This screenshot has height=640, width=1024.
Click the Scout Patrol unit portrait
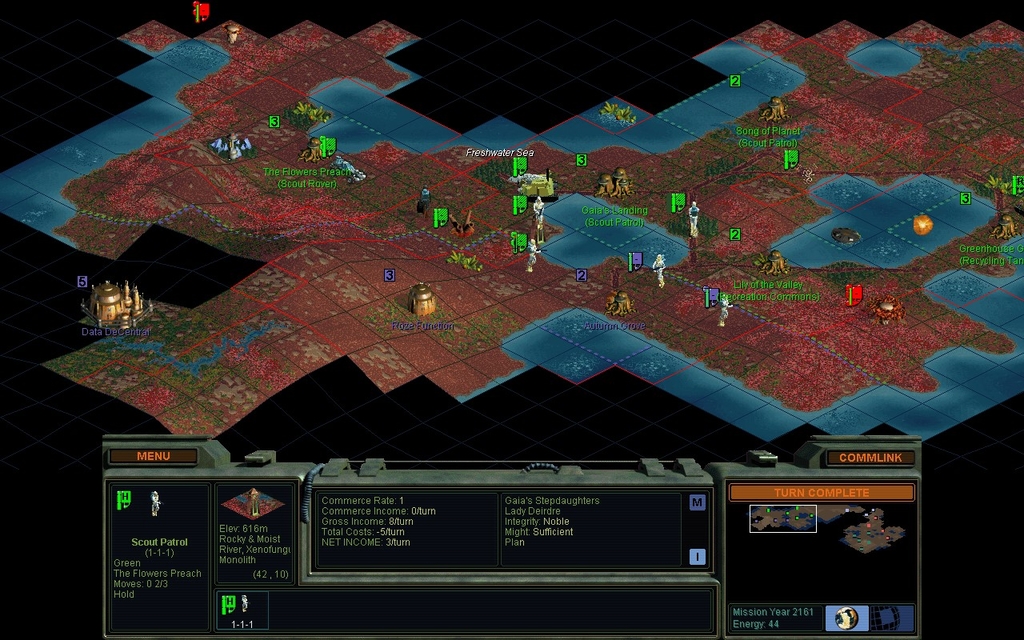point(155,503)
